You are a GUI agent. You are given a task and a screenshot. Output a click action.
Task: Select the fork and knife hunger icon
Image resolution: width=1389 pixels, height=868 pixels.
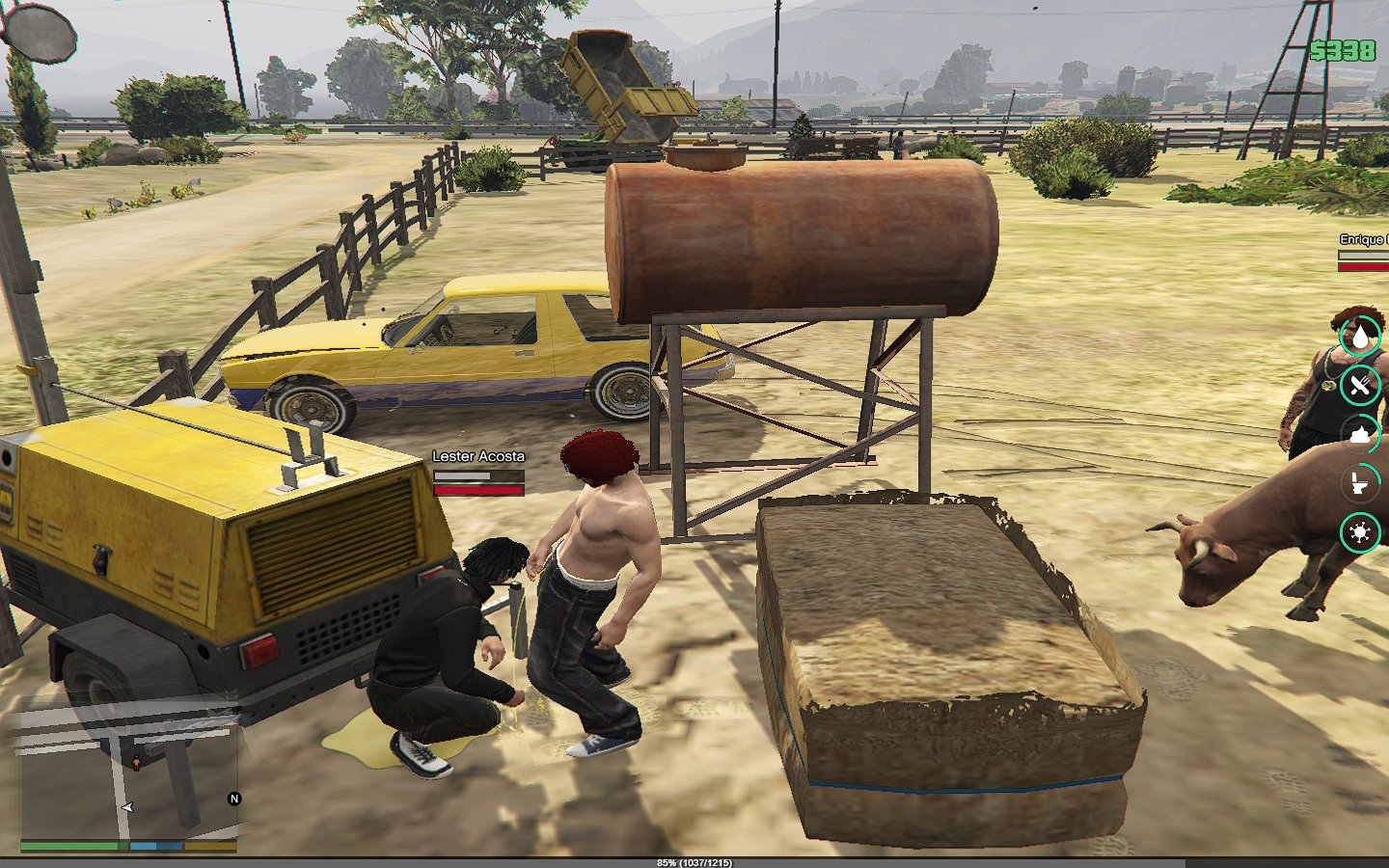pos(1360,386)
